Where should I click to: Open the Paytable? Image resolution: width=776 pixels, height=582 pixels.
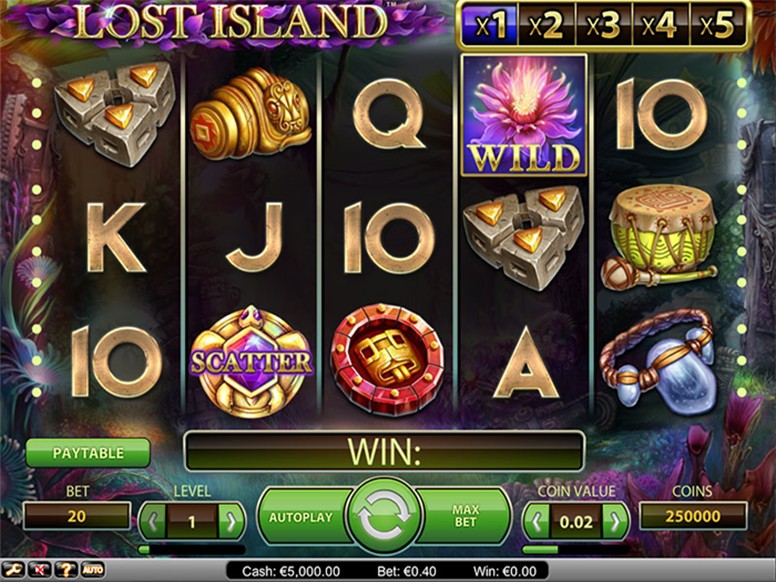(x=88, y=453)
